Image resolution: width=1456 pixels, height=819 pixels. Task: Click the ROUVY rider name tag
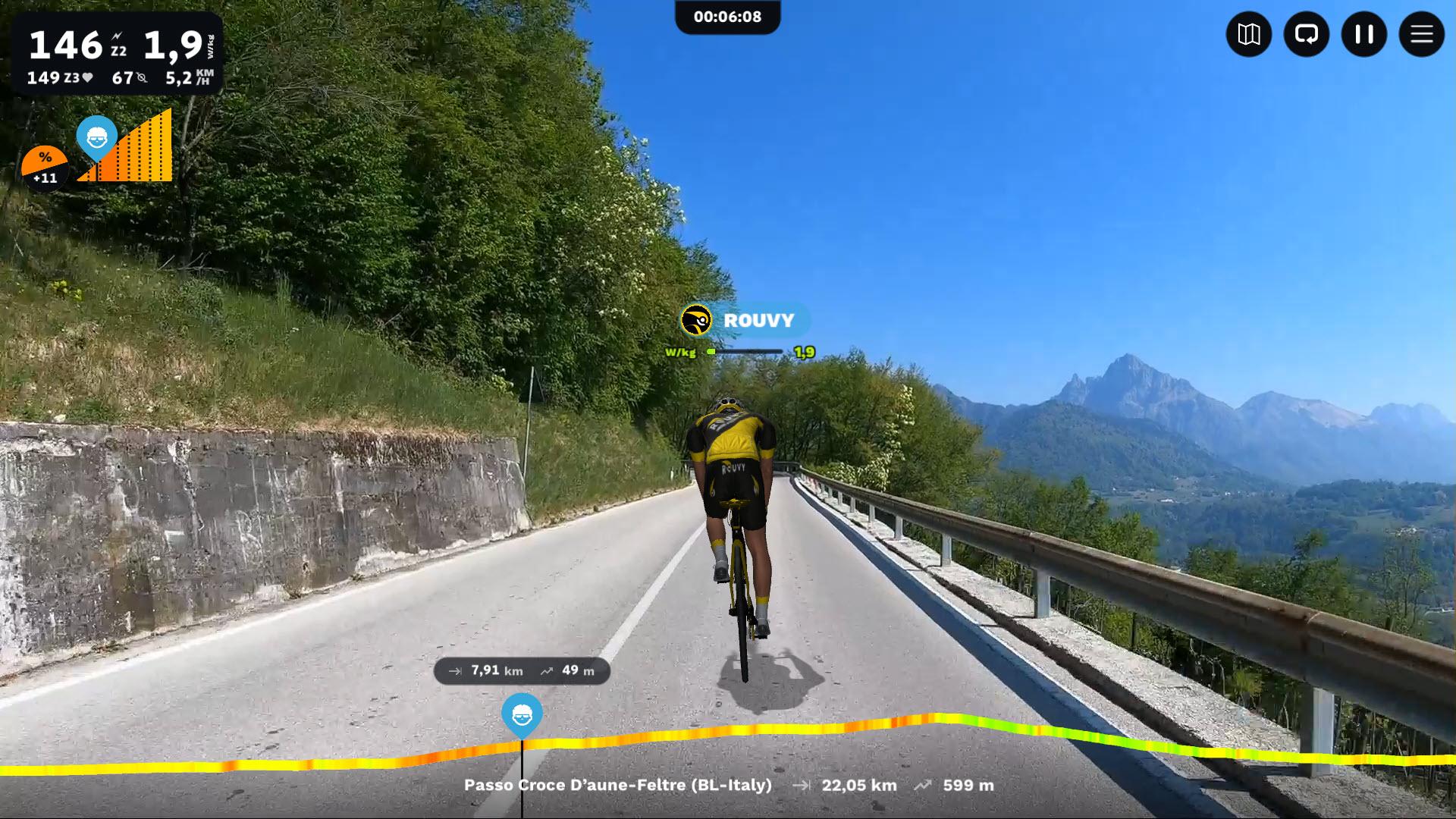[745, 320]
